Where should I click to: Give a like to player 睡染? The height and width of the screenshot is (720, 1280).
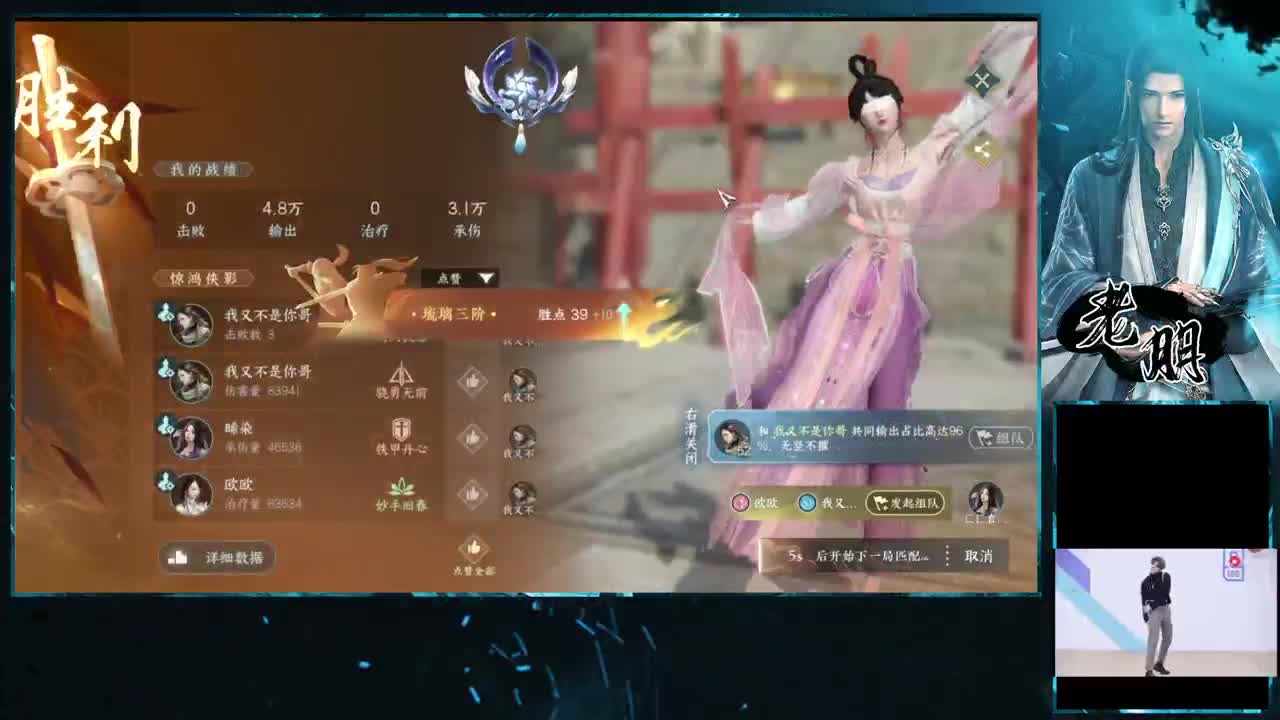473,438
